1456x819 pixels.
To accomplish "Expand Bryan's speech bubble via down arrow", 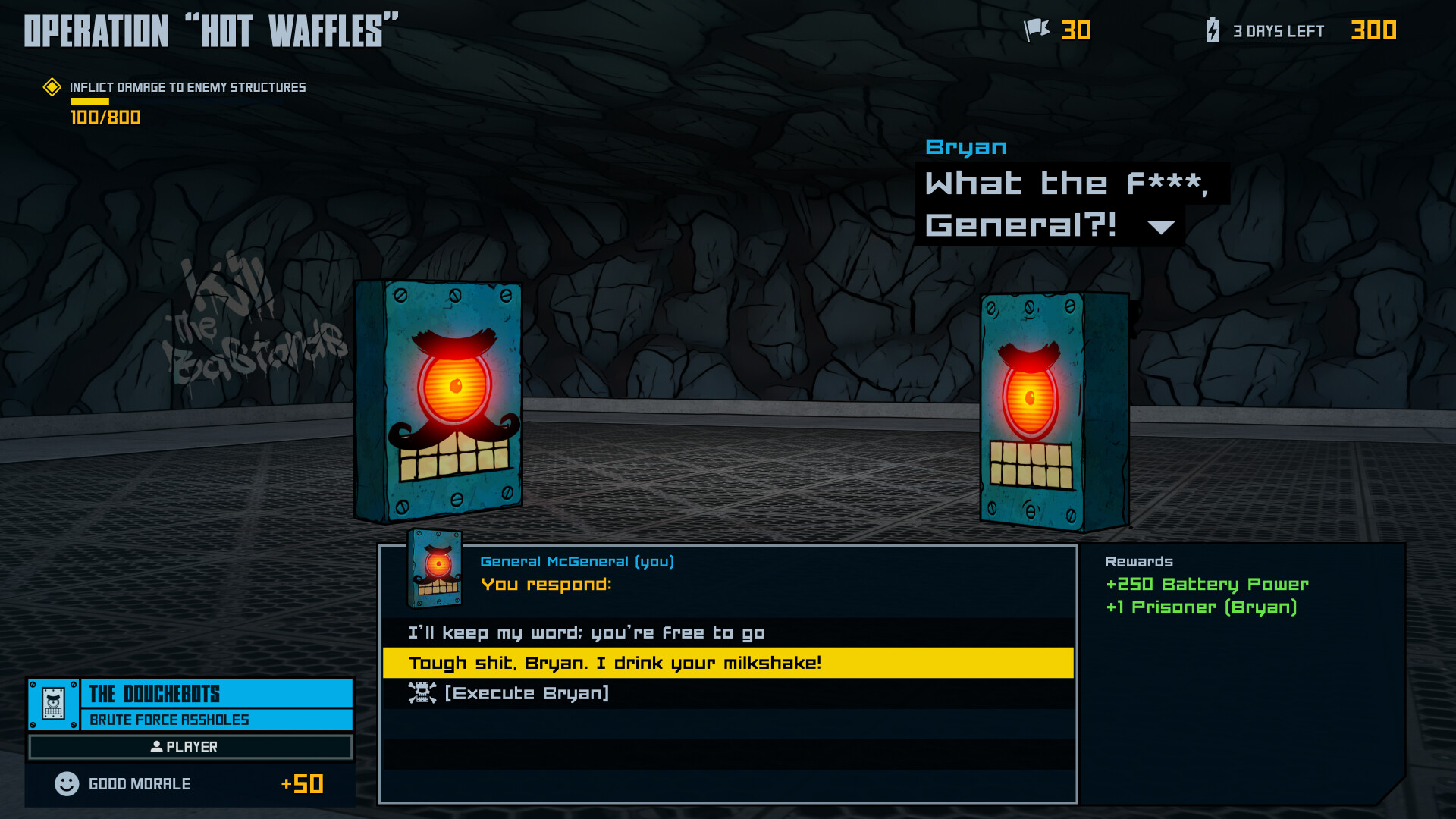I will coord(1161,226).
